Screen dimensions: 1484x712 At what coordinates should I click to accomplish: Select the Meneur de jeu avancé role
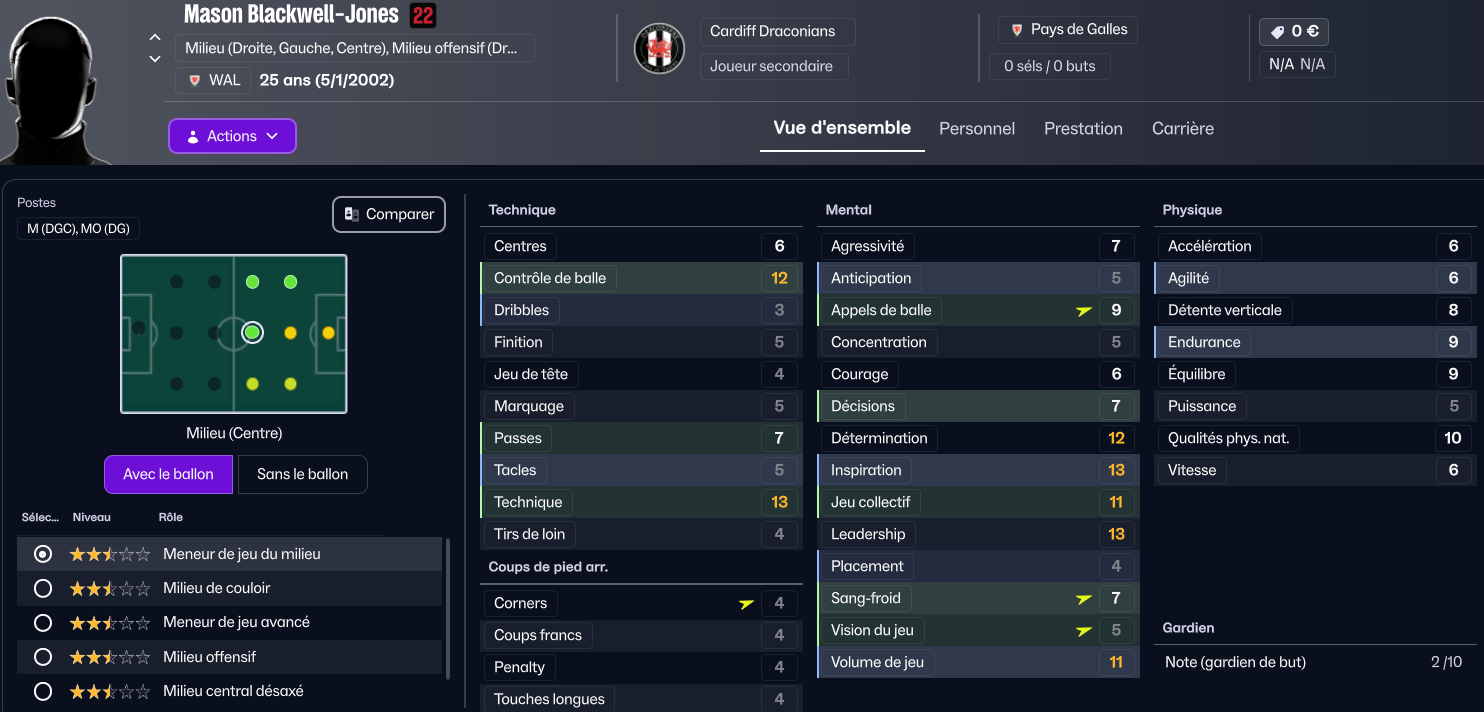point(43,623)
